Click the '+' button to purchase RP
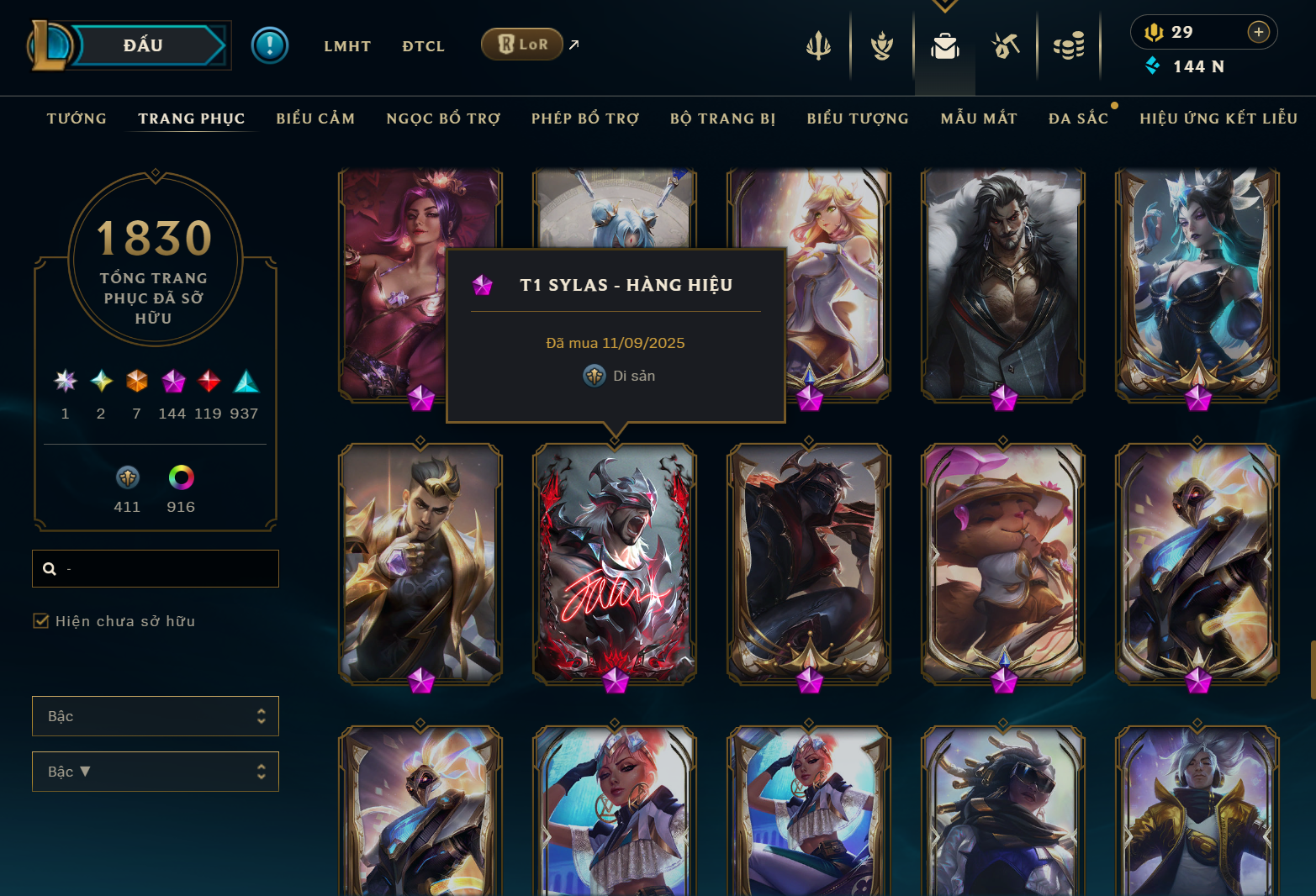 tap(1258, 32)
